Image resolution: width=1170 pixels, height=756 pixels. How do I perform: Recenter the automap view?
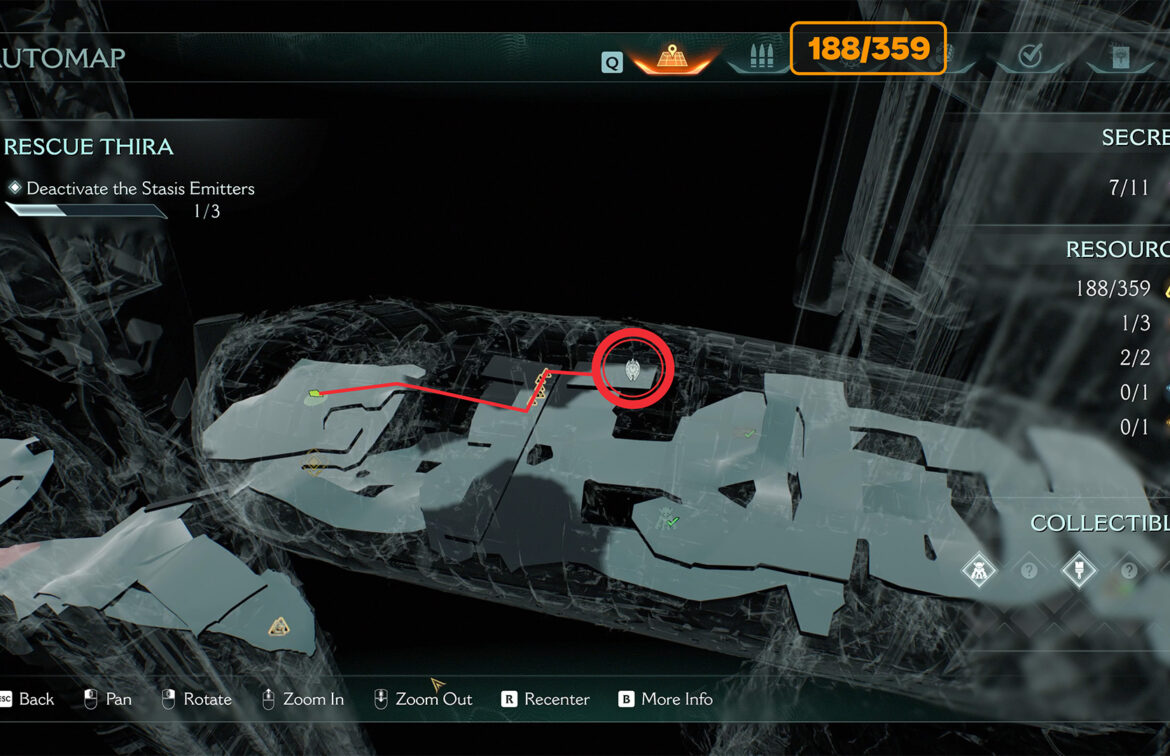click(x=545, y=699)
